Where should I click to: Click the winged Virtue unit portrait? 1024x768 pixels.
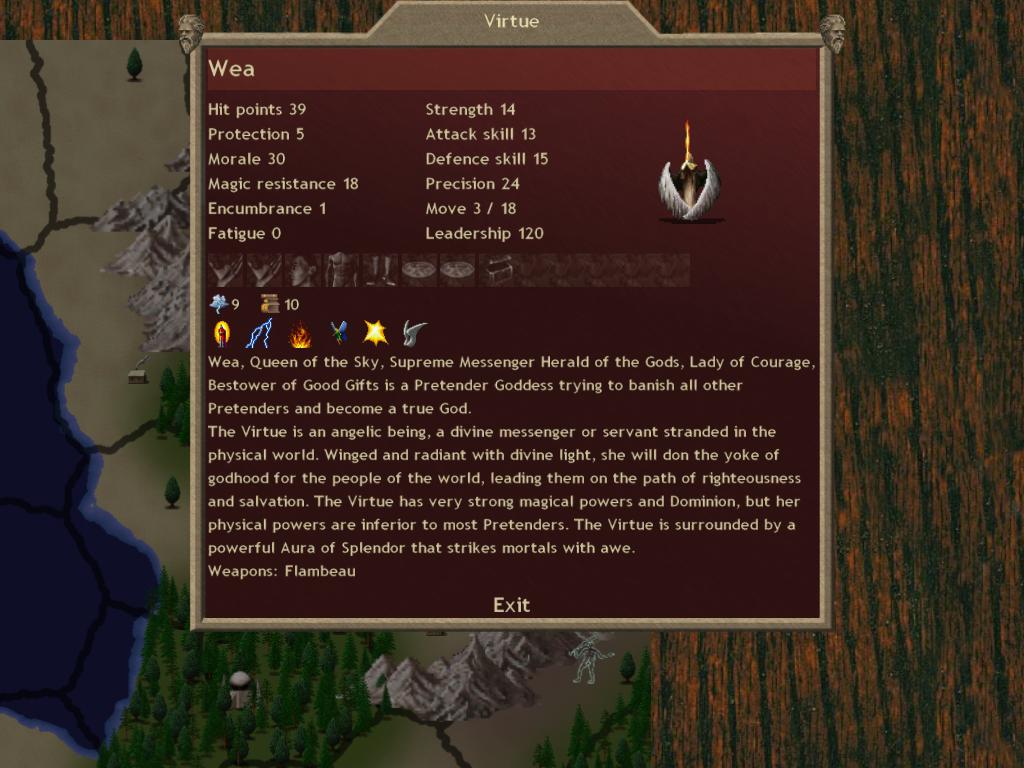[689, 173]
